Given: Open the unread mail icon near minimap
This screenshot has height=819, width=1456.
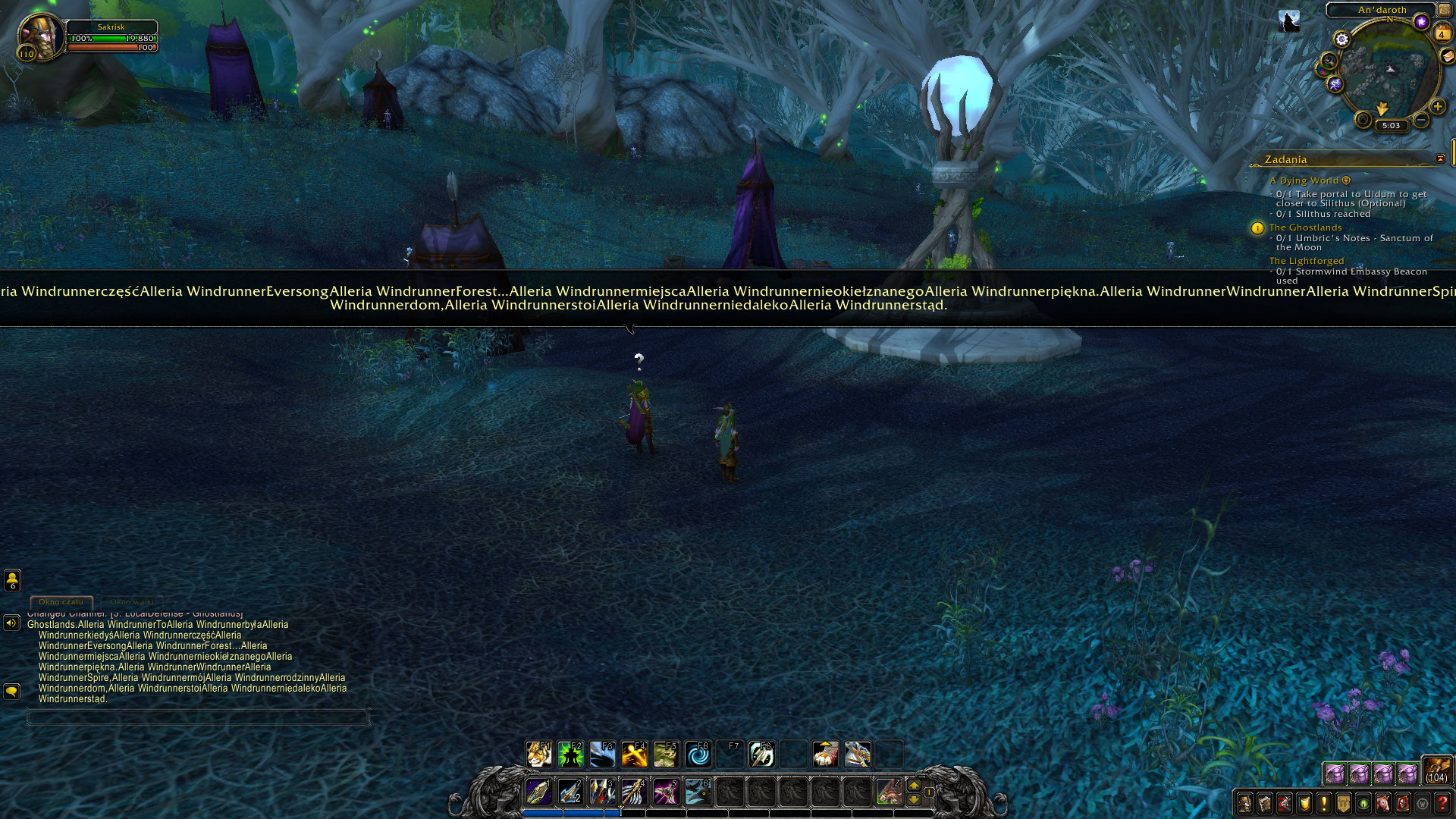Looking at the screenshot, I should click(x=1446, y=56).
